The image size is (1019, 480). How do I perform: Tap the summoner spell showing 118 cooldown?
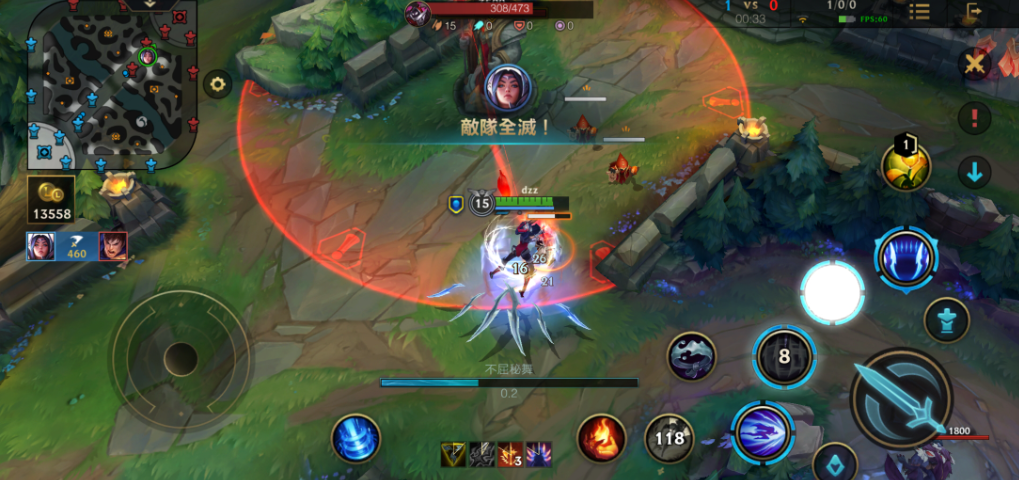(x=668, y=438)
